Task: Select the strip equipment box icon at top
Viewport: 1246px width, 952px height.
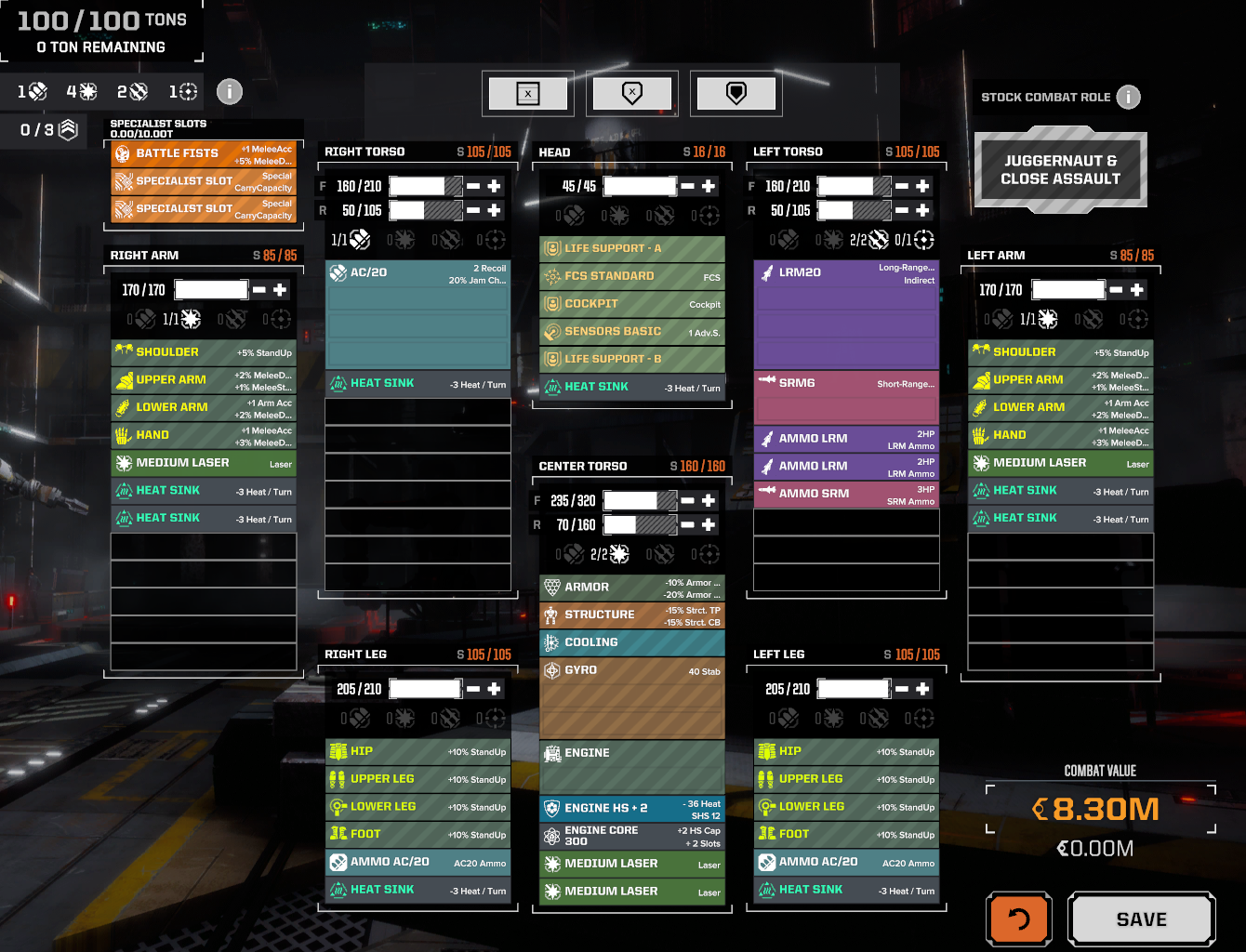Action: point(528,93)
